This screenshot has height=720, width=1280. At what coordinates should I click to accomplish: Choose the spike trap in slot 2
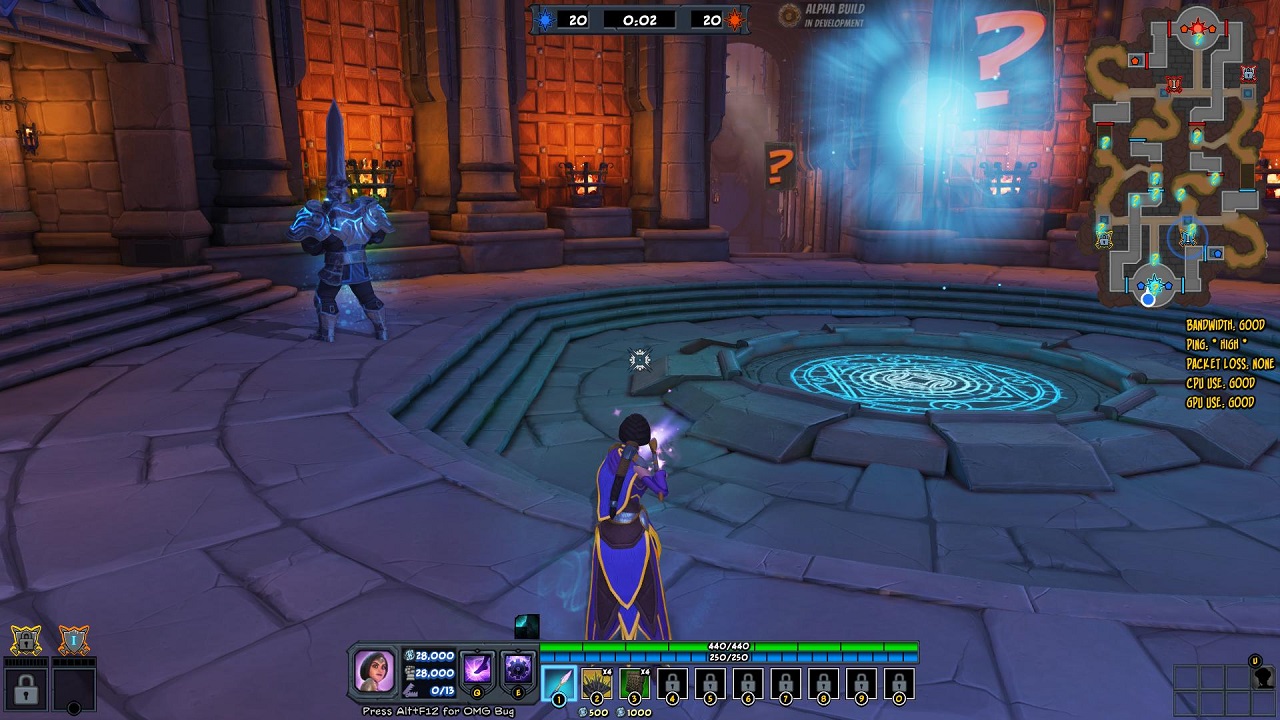click(x=597, y=683)
